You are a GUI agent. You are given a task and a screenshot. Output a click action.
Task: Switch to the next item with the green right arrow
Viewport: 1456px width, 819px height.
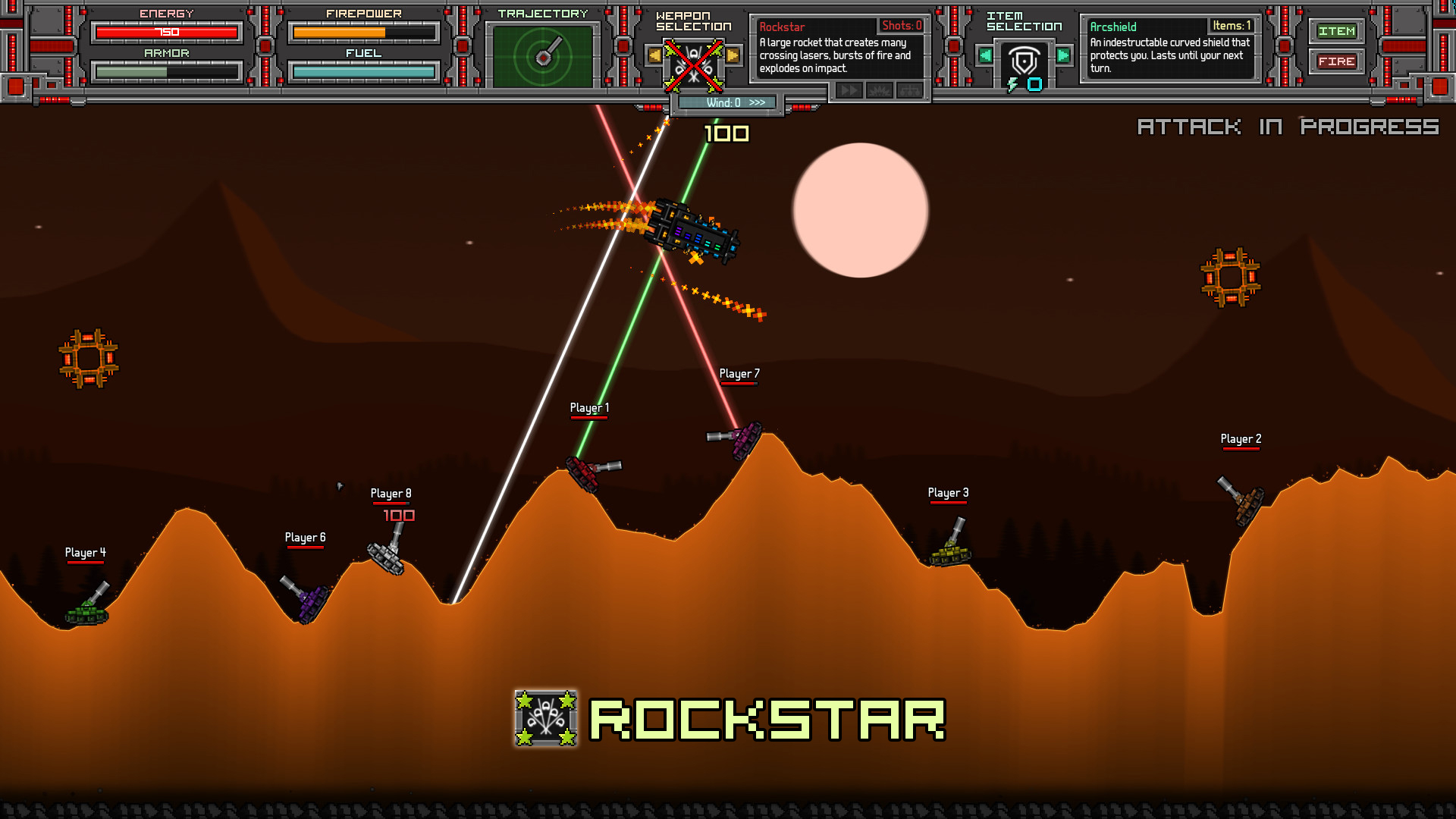tap(1063, 55)
